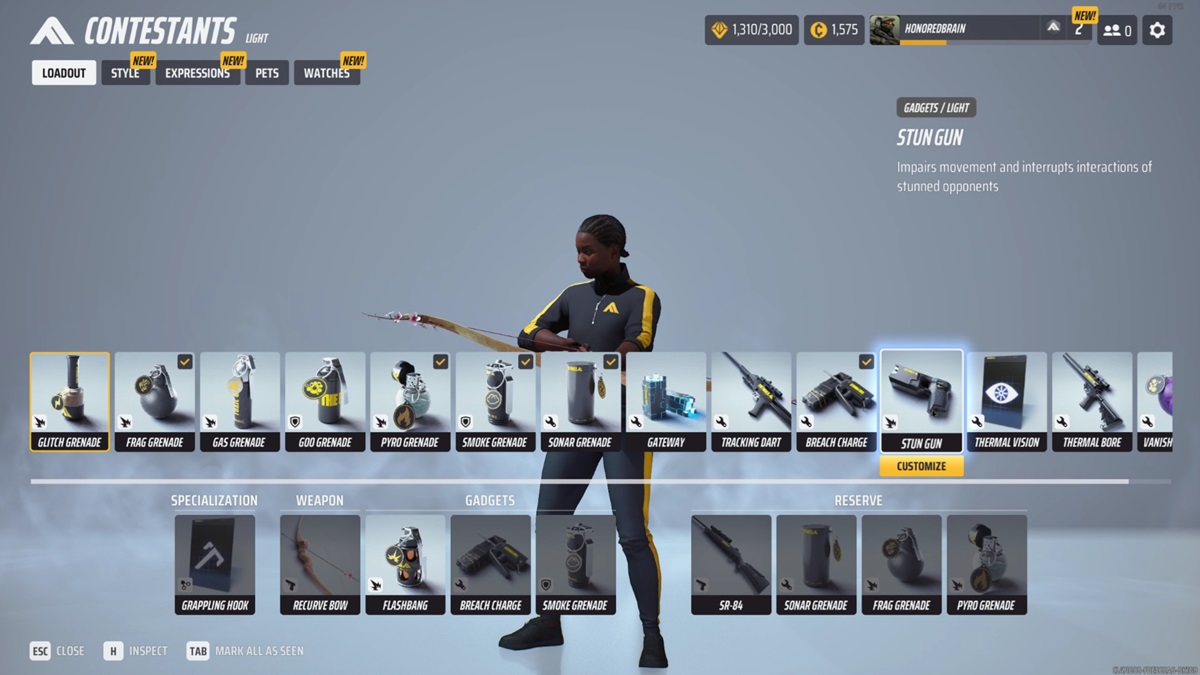The image size is (1200, 675).
Task: Select the Glitch Grenade gadget
Action: (x=70, y=401)
